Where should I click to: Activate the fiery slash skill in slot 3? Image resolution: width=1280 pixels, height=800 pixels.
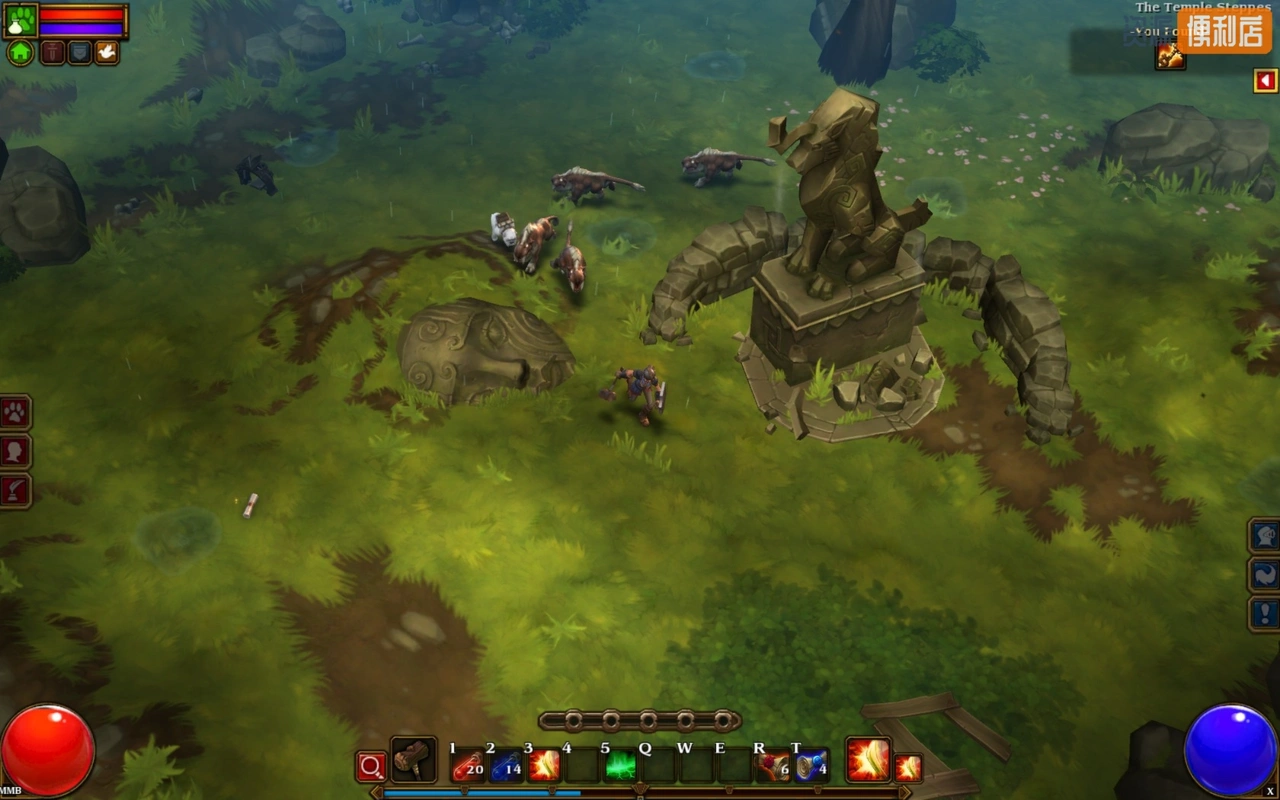[544, 766]
